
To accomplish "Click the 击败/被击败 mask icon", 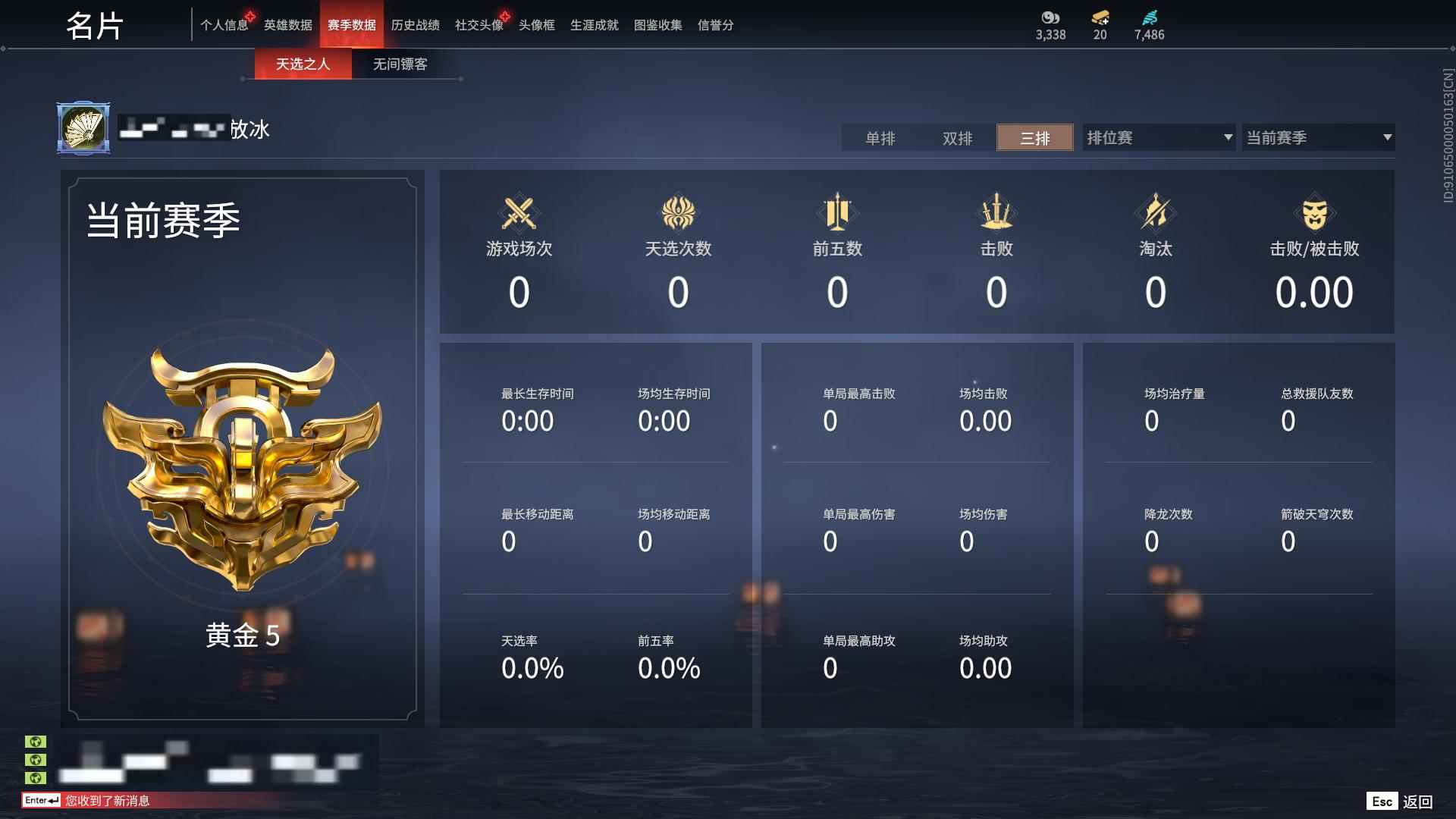I will pyautogui.click(x=1316, y=213).
